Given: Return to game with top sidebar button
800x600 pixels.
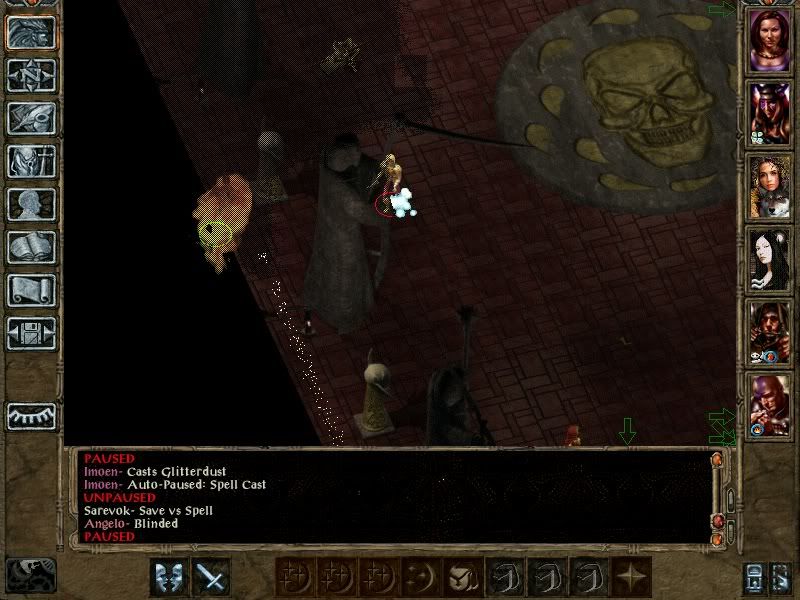Looking at the screenshot, I should 31,32.
